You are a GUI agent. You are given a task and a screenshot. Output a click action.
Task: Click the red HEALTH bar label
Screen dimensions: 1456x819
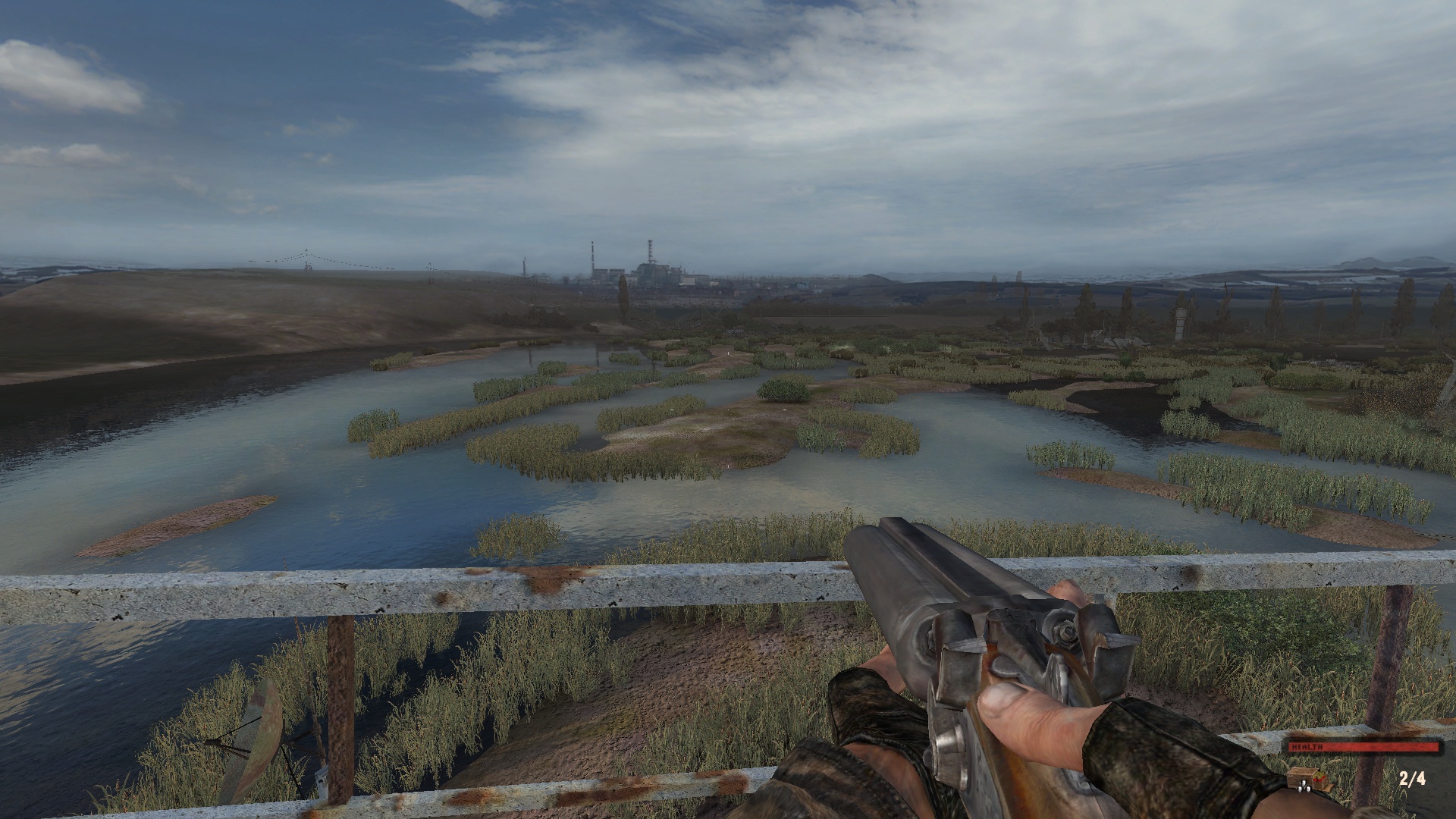[1307, 746]
